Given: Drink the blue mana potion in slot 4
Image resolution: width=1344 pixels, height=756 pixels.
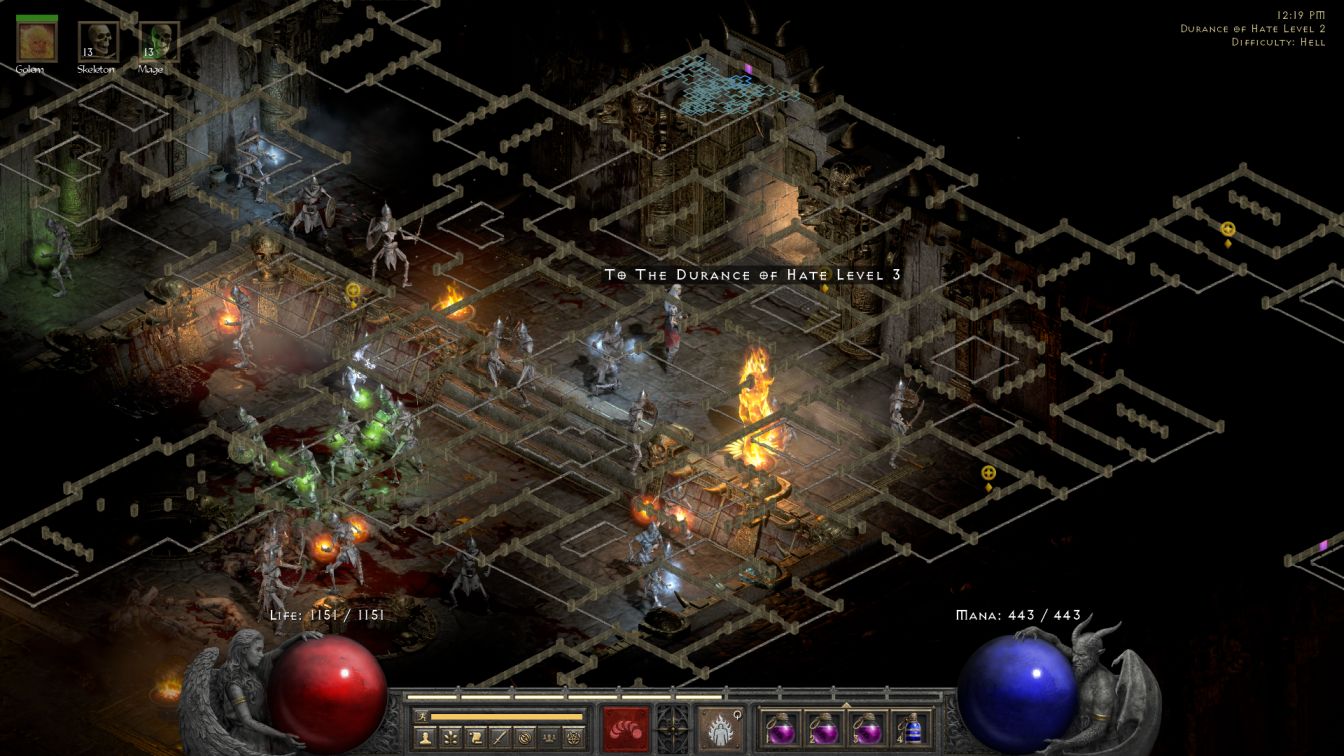Looking at the screenshot, I should pyautogui.click(x=910, y=727).
